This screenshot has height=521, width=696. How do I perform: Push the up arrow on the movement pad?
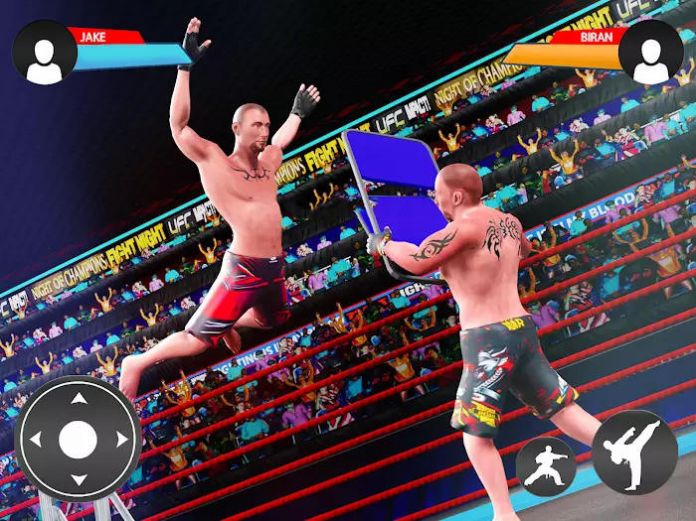pos(78,399)
